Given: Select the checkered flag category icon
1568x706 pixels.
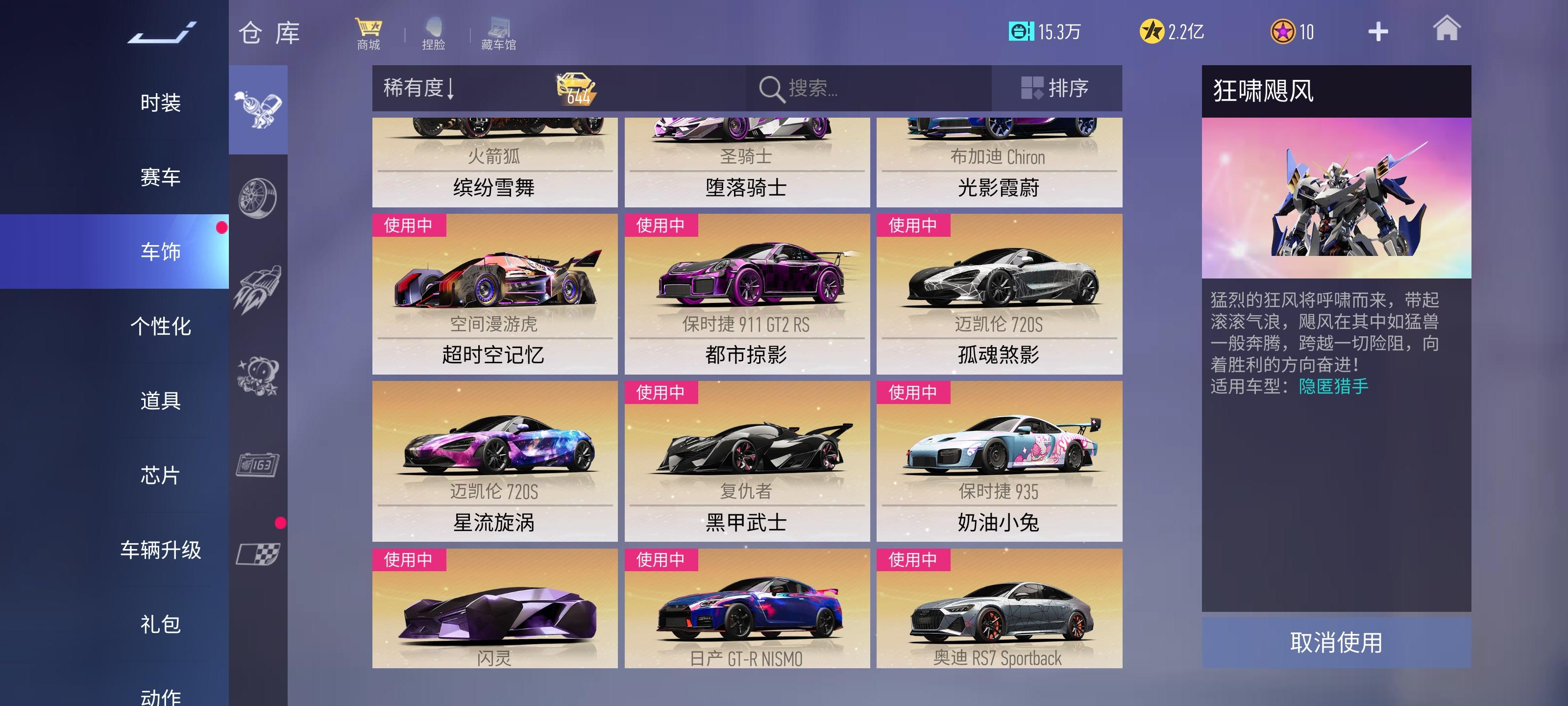Looking at the screenshot, I should click(259, 552).
